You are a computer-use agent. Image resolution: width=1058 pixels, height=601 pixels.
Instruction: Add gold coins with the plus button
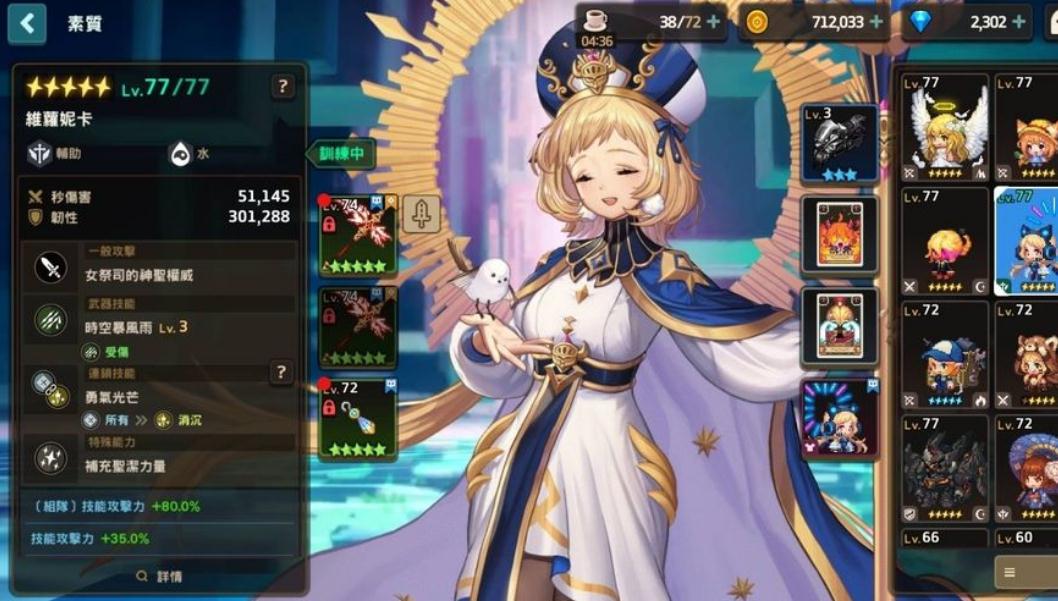(x=876, y=22)
